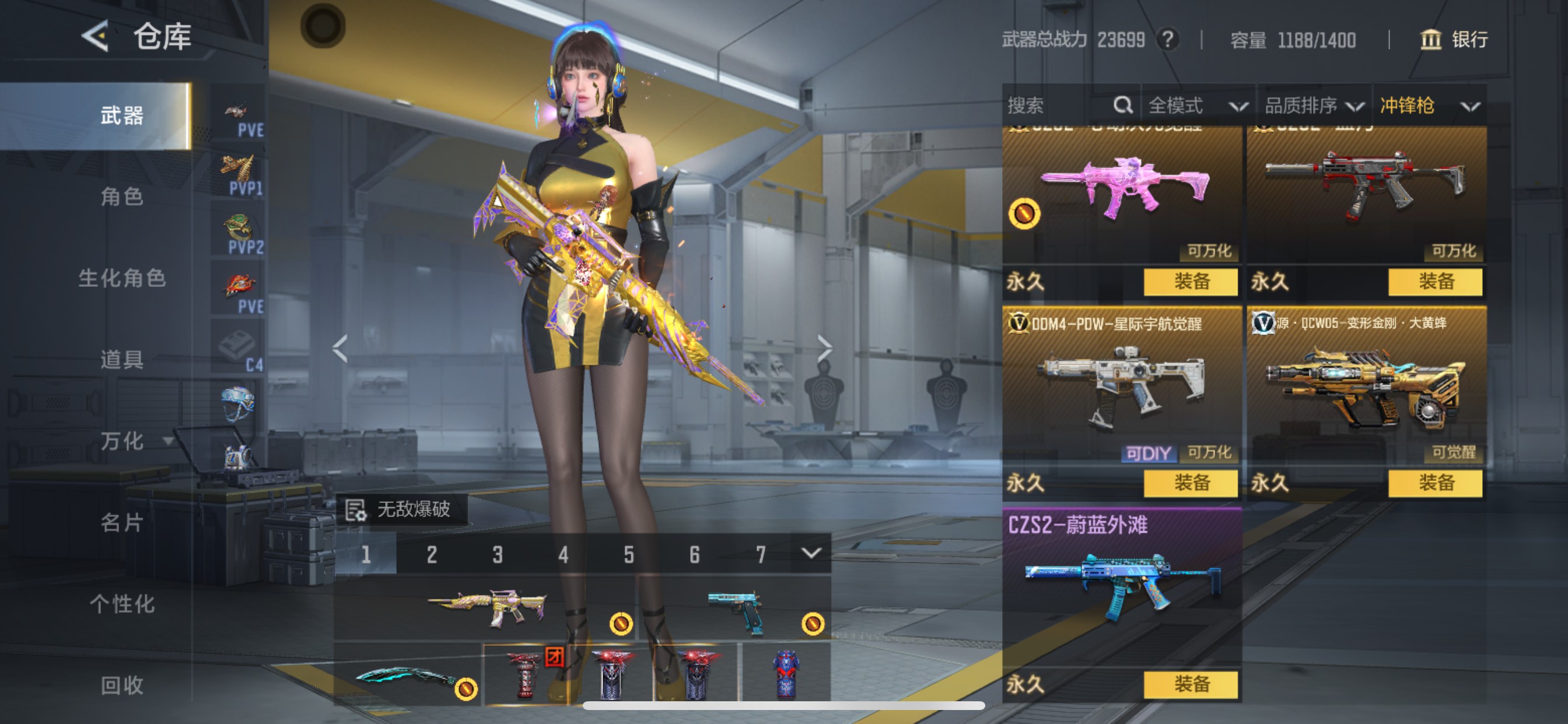
Task: Open the 银行 bank
Action: click(x=1454, y=40)
